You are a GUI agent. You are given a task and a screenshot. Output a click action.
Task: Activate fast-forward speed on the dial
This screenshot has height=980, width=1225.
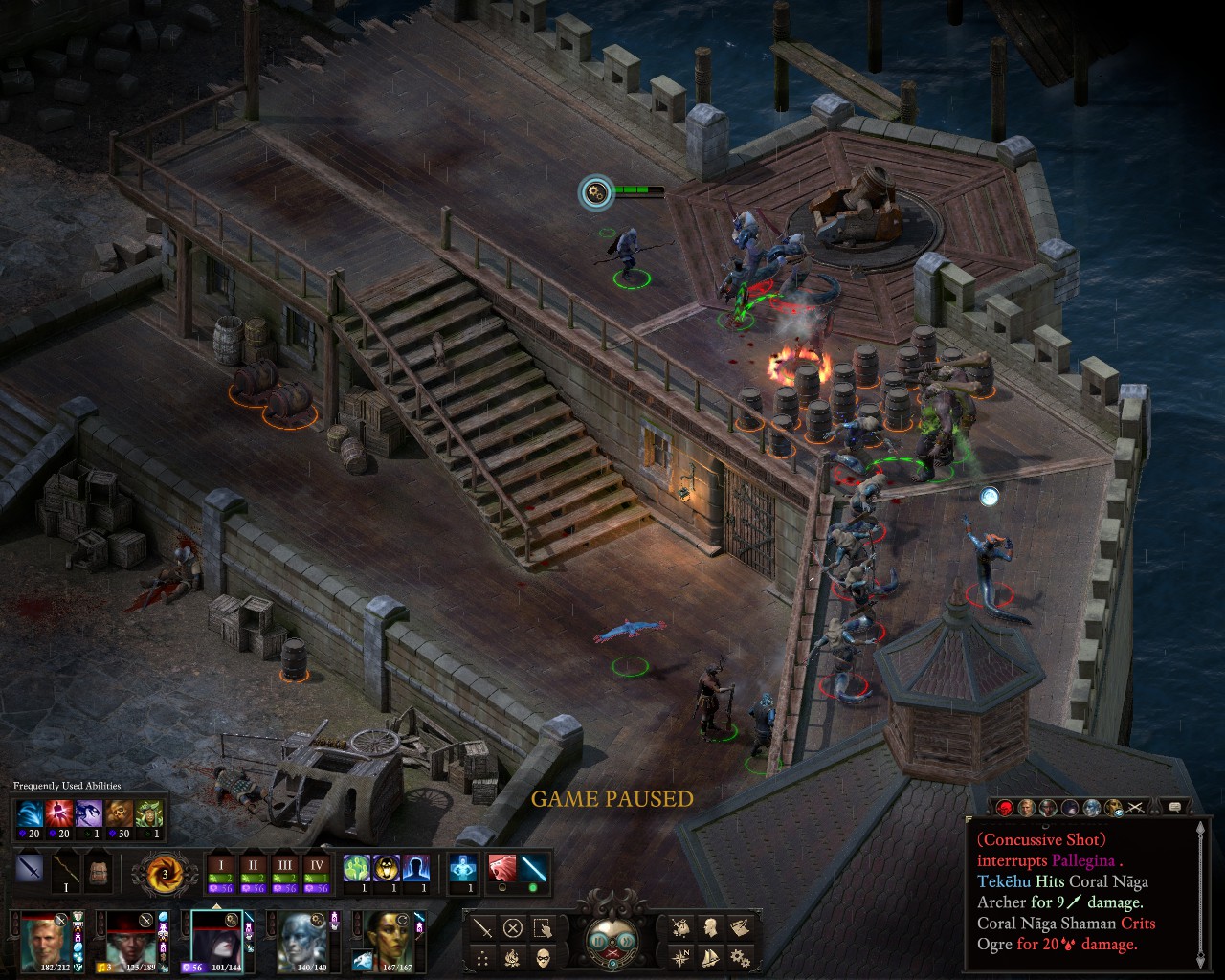(626, 941)
